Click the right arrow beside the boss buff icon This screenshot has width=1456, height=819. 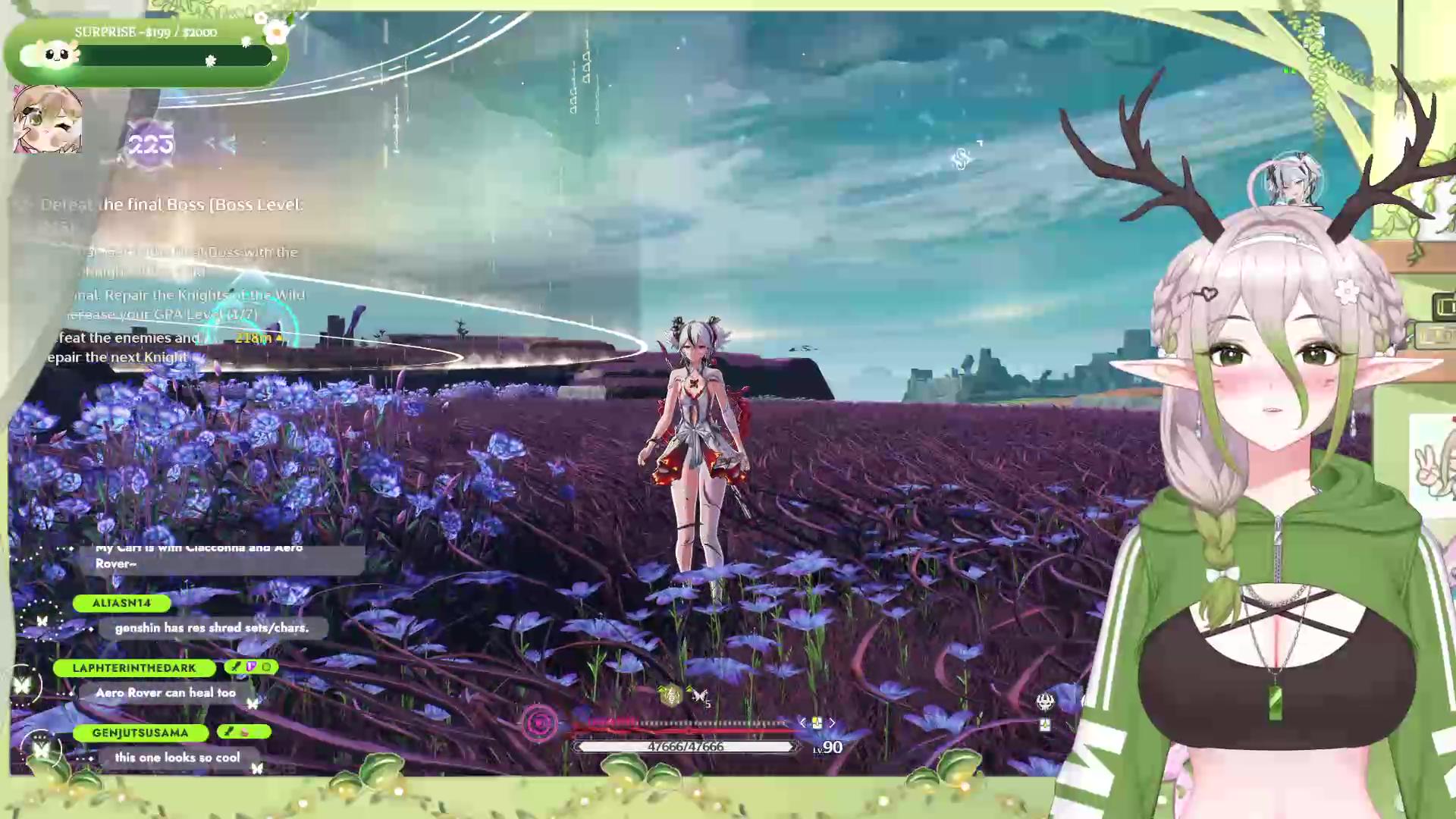click(x=832, y=723)
